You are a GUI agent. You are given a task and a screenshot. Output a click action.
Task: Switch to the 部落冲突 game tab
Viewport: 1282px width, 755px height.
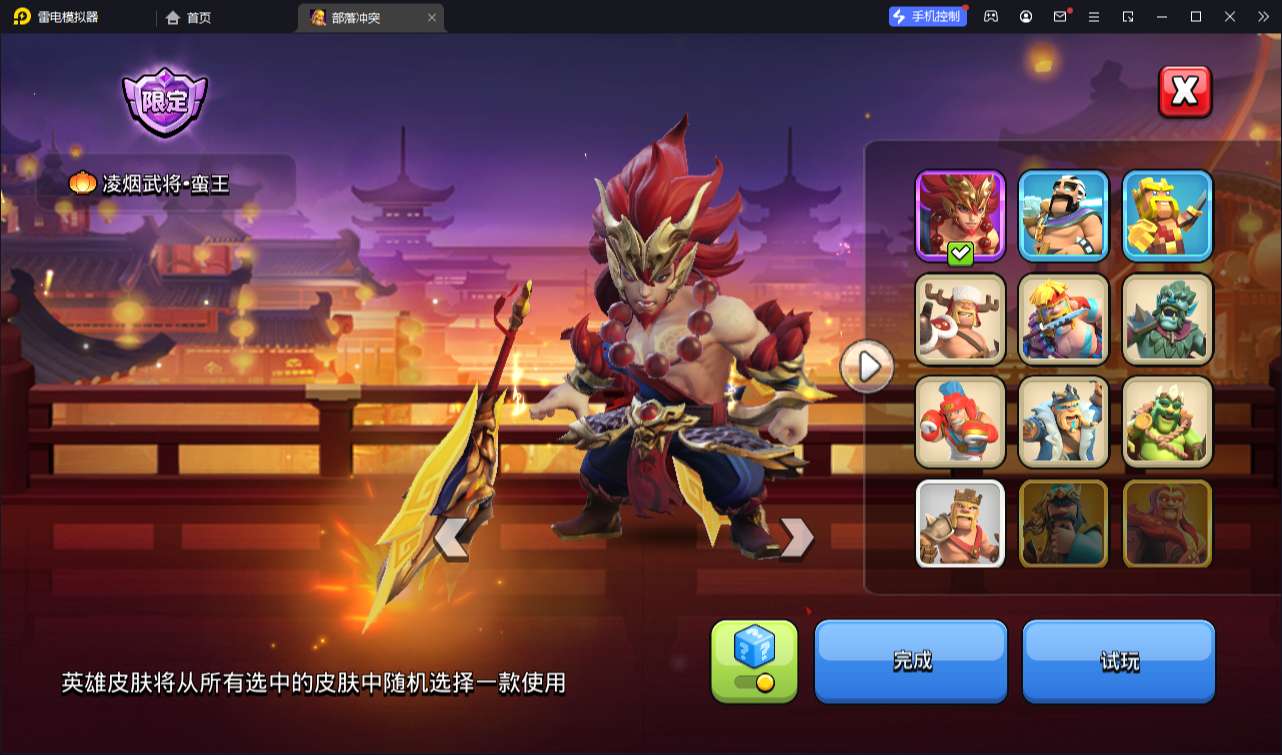click(x=362, y=17)
